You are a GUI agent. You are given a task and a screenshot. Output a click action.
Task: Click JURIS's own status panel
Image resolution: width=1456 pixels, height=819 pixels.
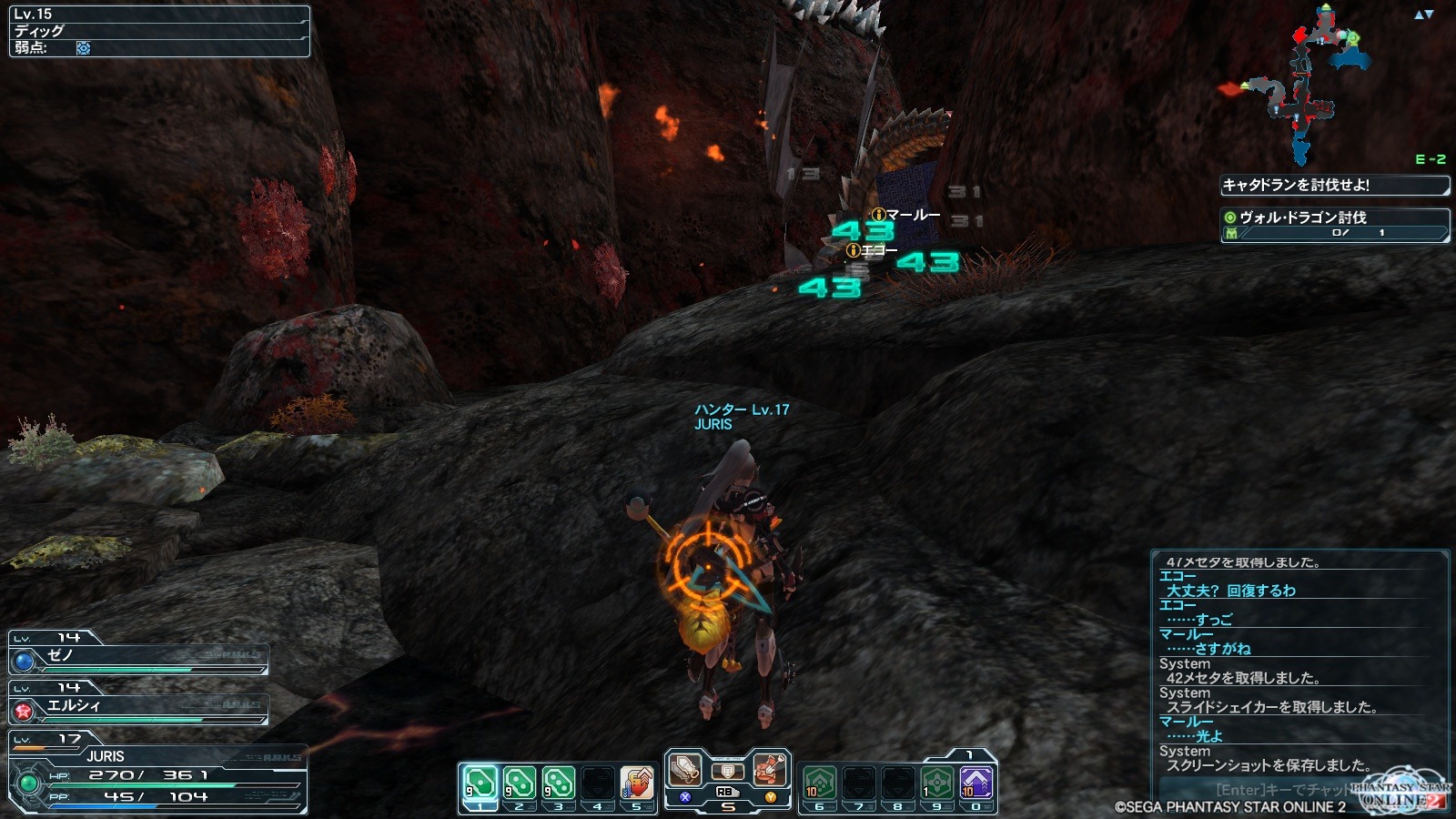[157, 775]
